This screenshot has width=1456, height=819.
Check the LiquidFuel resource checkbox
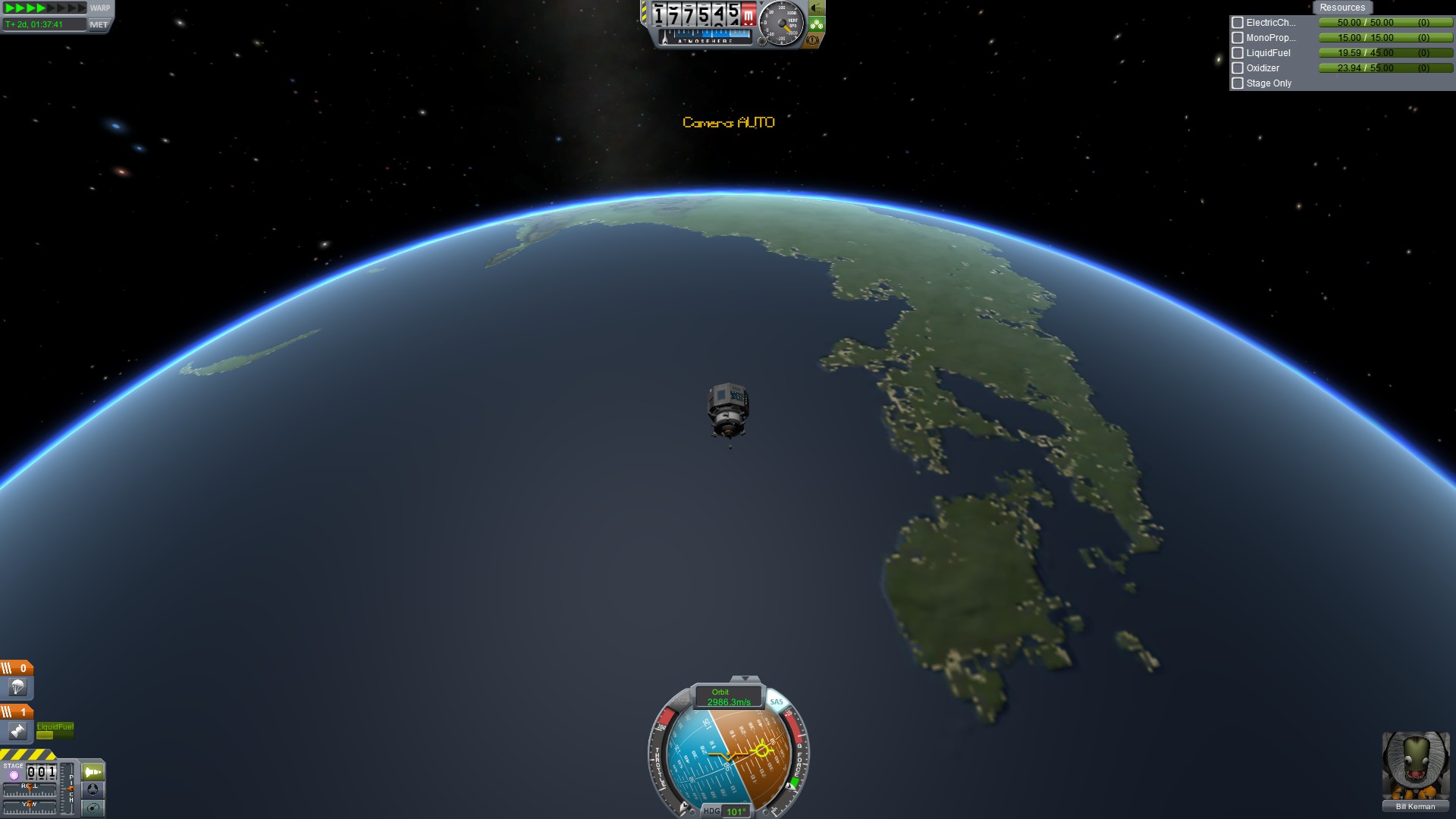coord(1238,53)
